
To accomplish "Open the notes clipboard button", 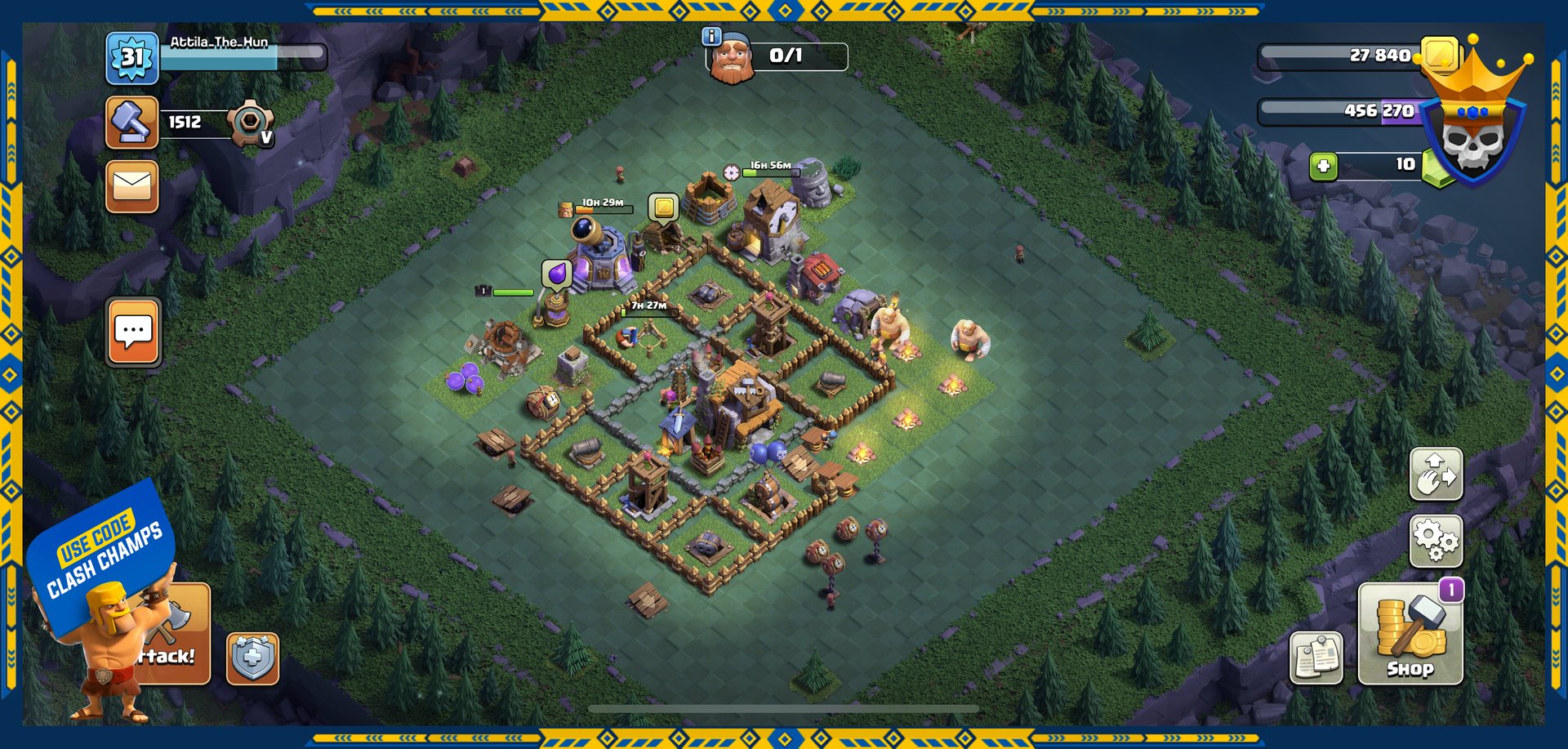I will 1316,658.
